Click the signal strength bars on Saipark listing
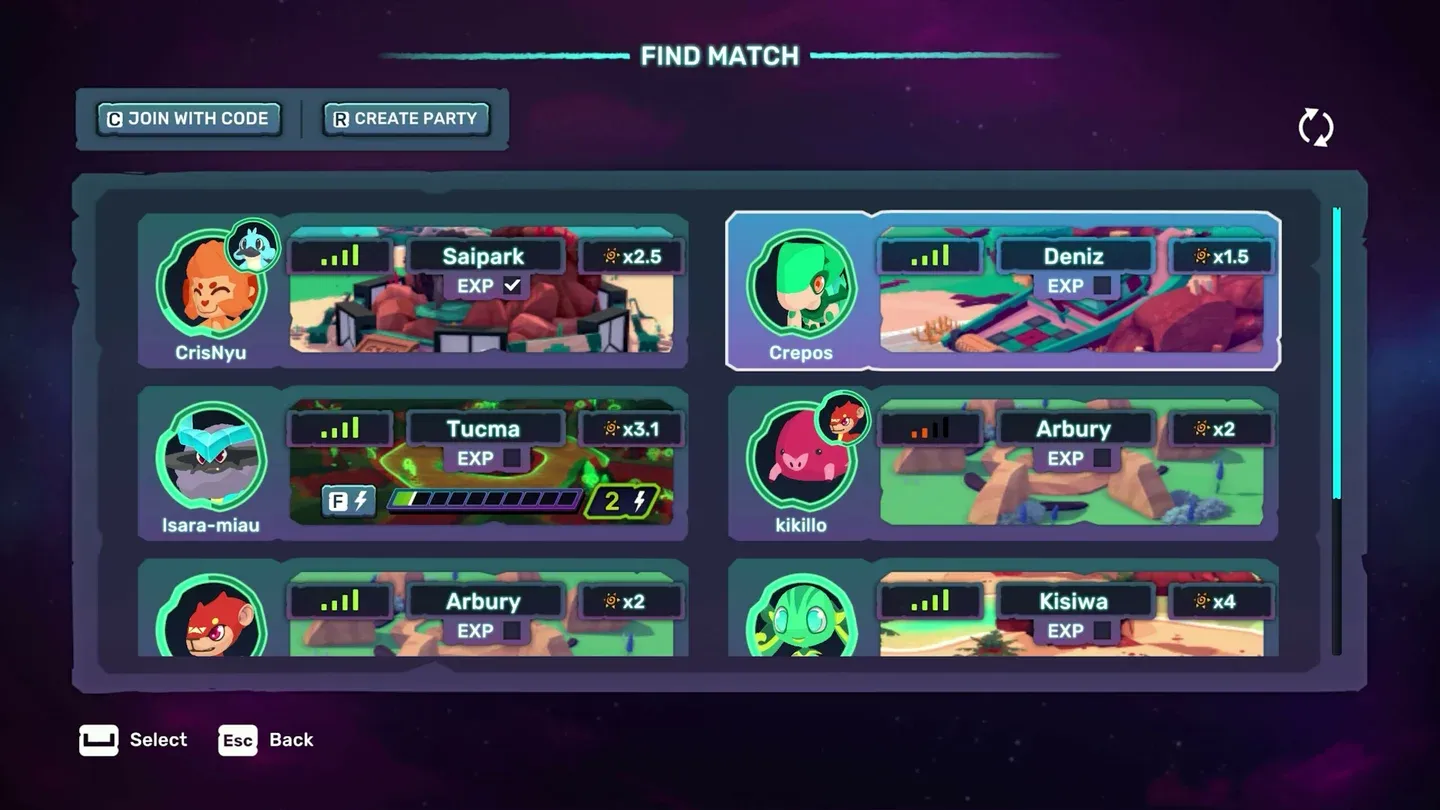The width and height of the screenshot is (1440, 810). [338, 255]
